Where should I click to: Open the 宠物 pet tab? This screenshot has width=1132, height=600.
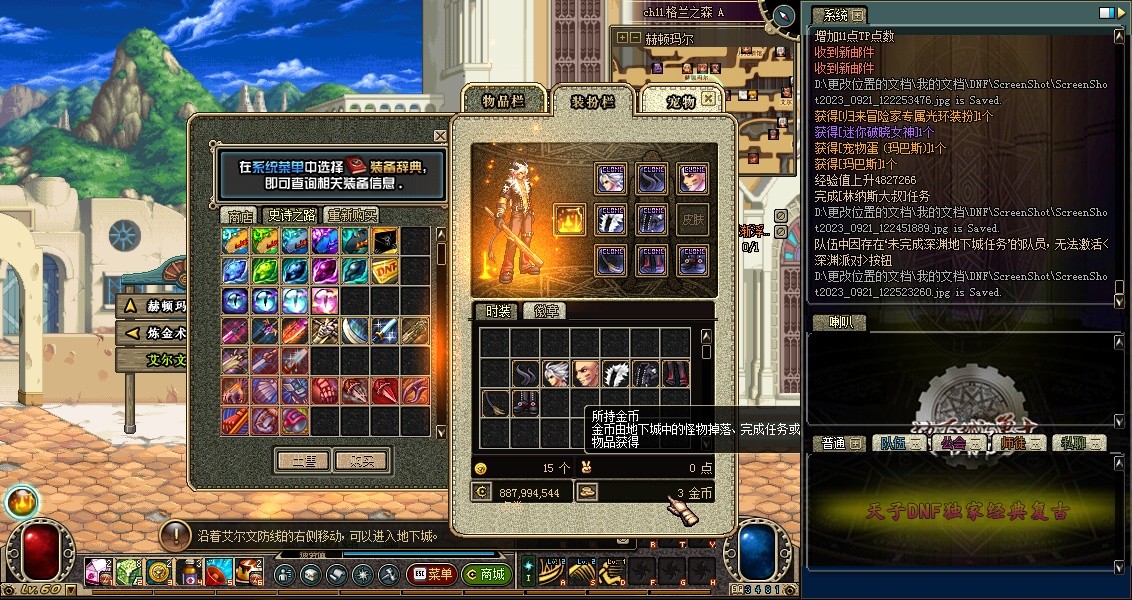click(x=681, y=101)
